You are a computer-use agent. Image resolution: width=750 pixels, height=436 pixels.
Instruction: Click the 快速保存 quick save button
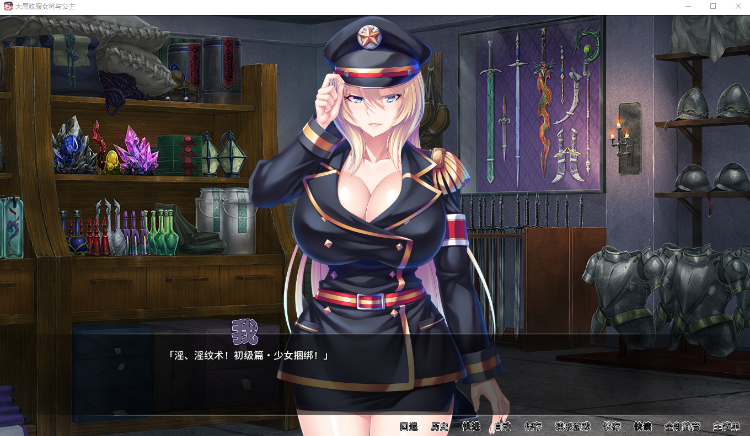[573, 426]
